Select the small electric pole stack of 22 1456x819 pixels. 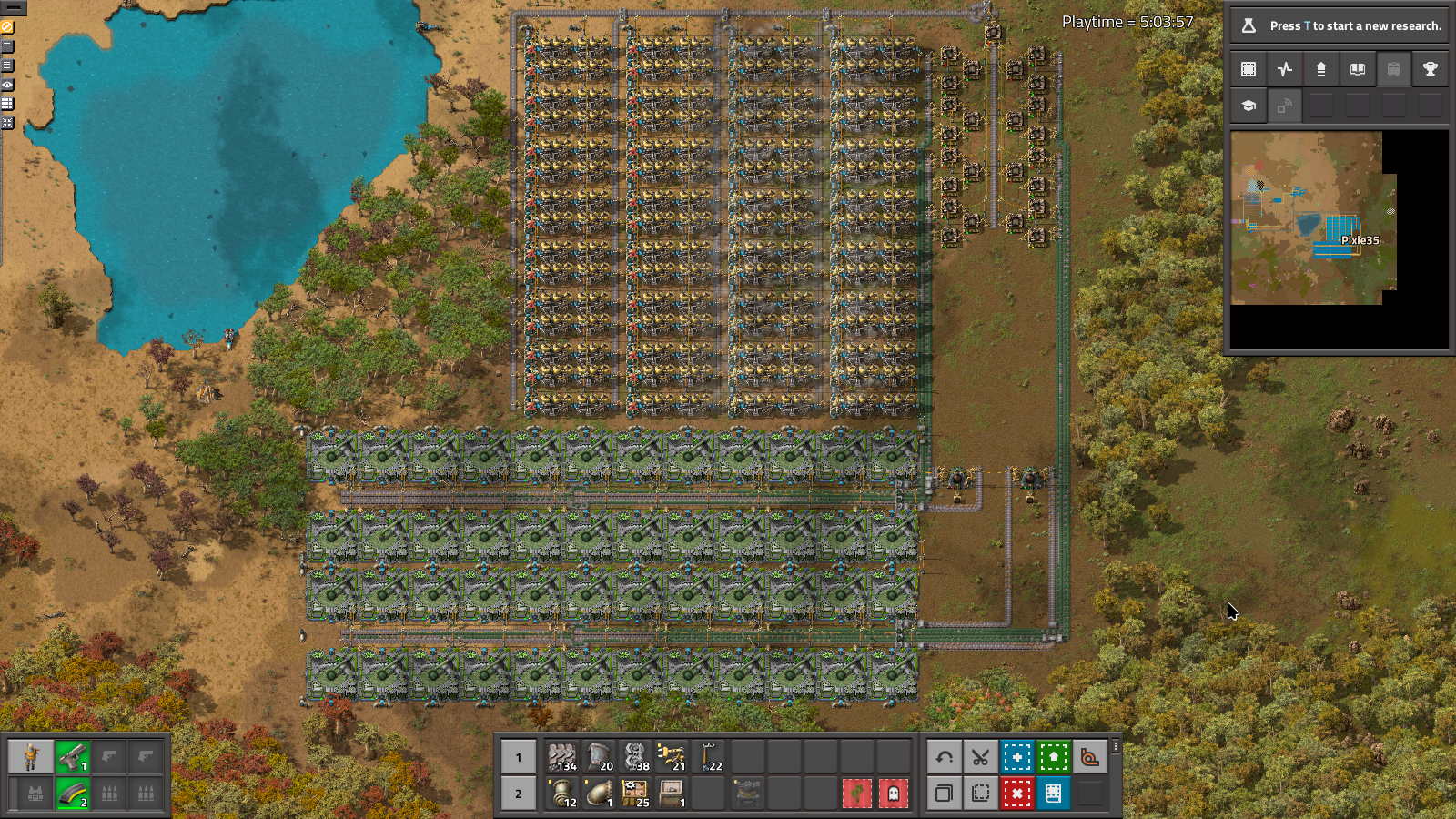click(708, 757)
